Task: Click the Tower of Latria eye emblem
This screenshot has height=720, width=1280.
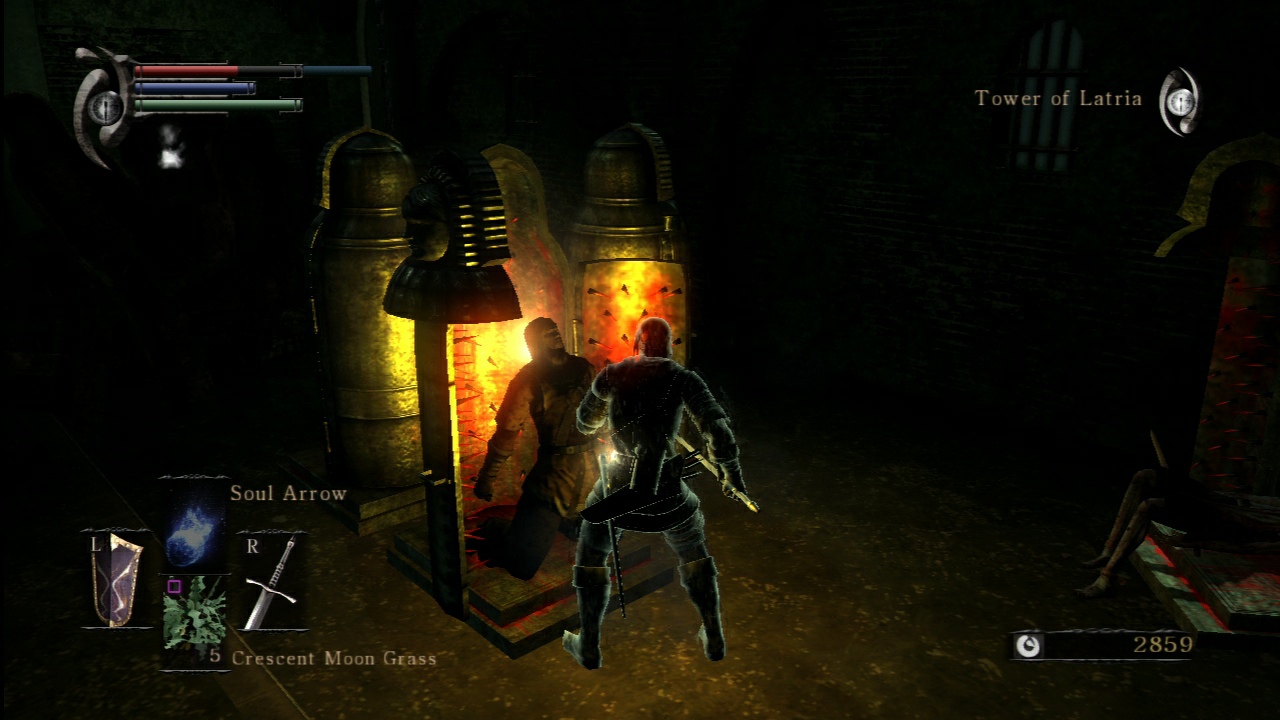Action: tap(1180, 99)
